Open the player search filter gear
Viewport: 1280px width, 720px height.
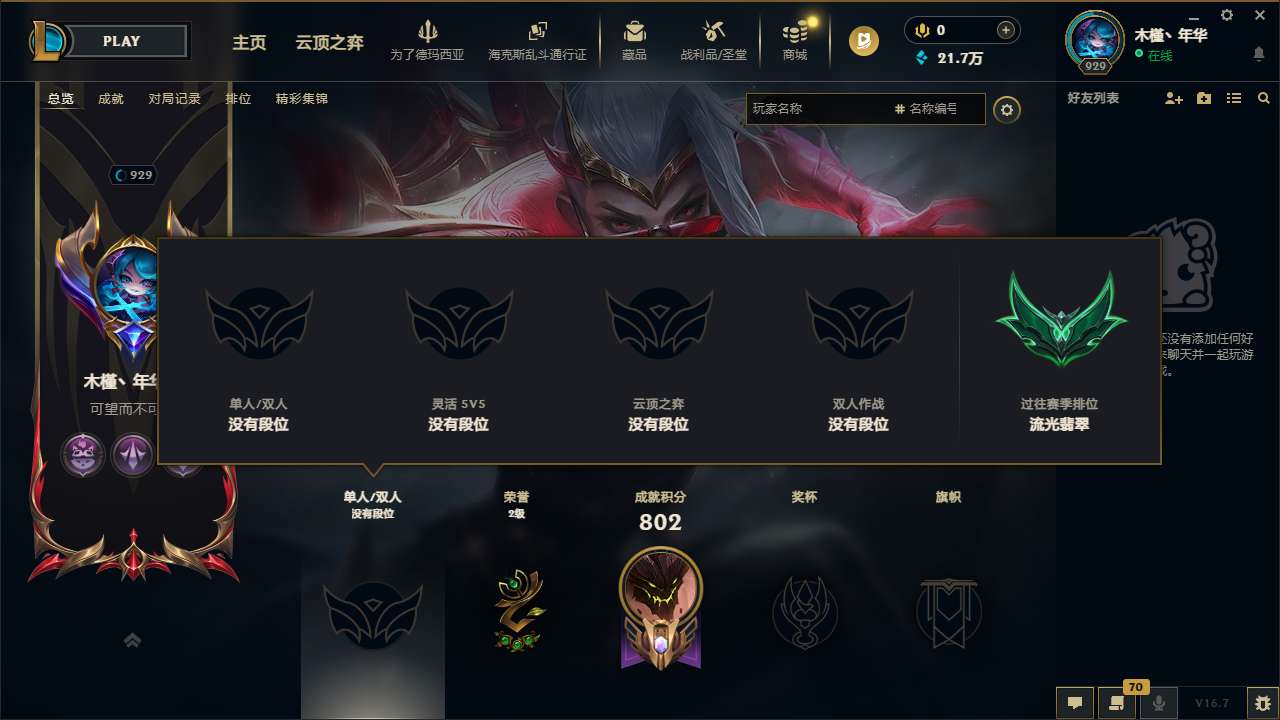tap(1007, 109)
